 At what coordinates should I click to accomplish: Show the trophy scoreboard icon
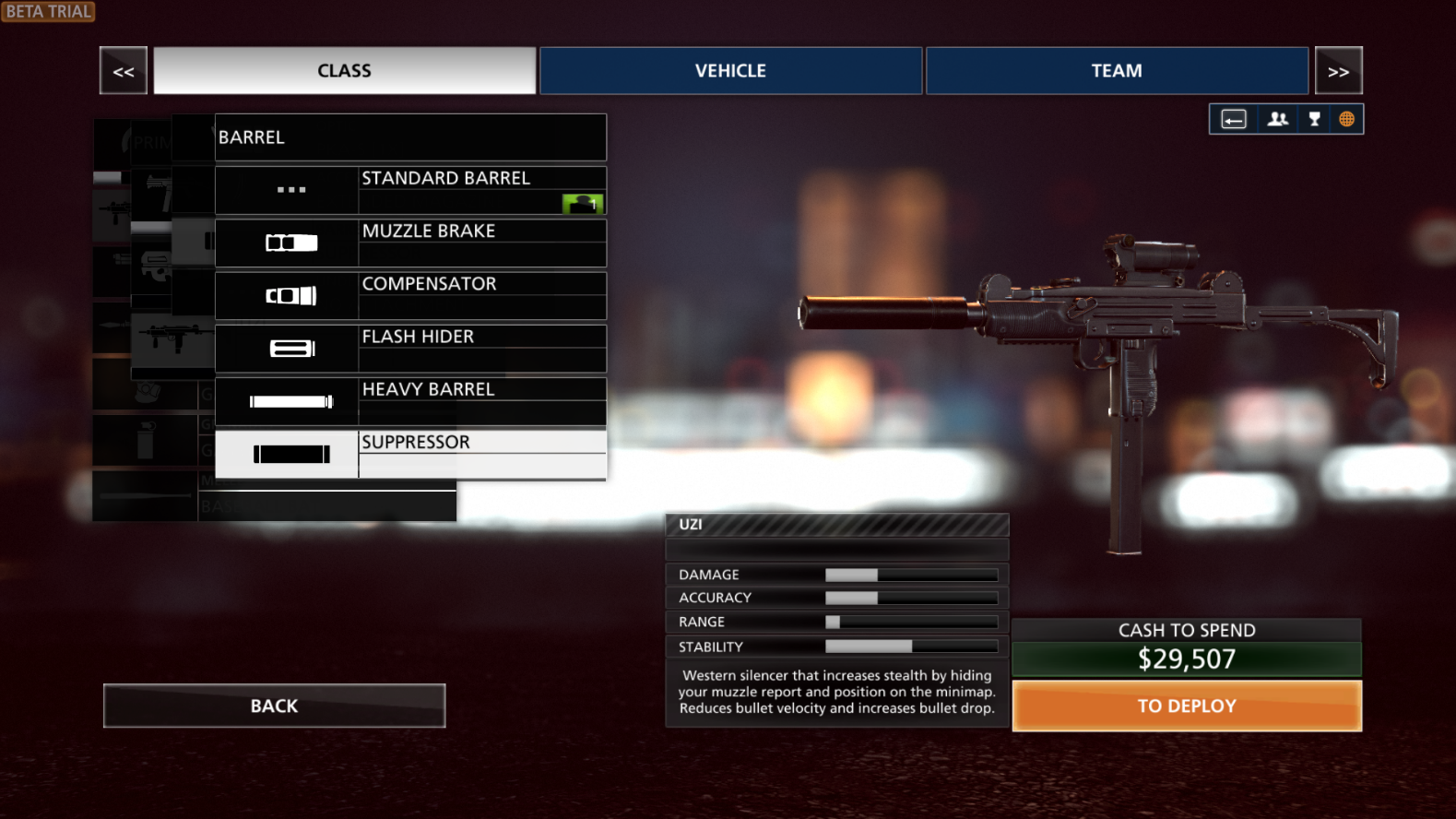[x=1314, y=119]
